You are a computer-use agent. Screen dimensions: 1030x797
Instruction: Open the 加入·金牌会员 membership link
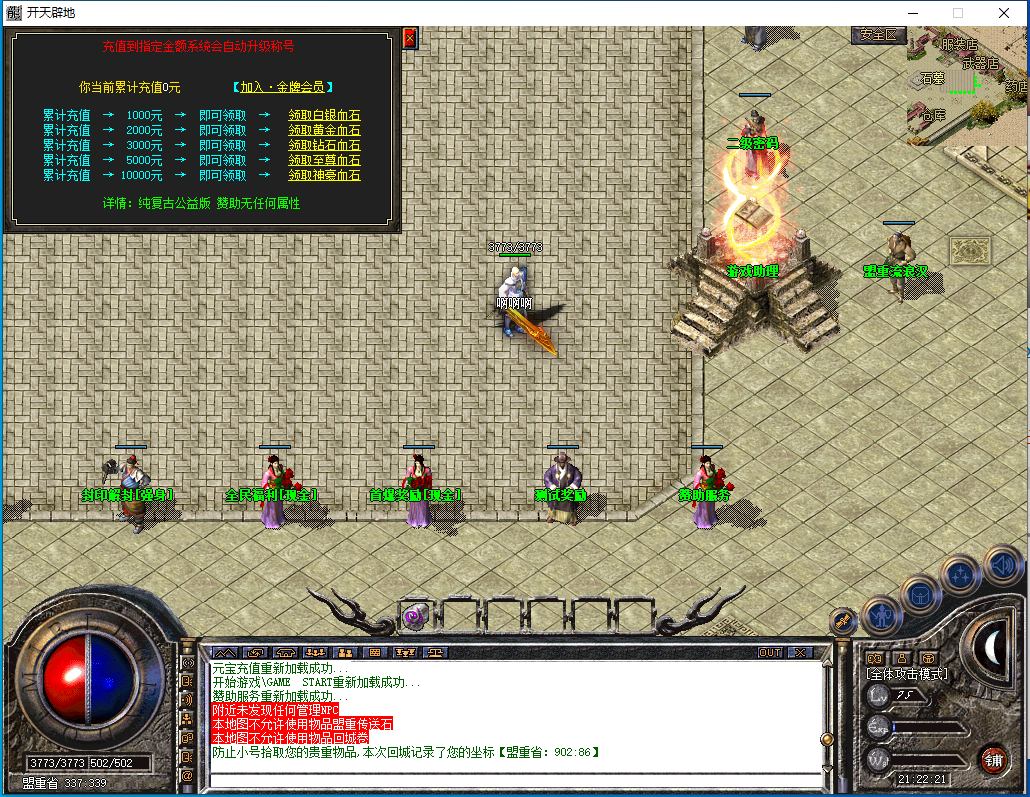(x=283, y=87)
